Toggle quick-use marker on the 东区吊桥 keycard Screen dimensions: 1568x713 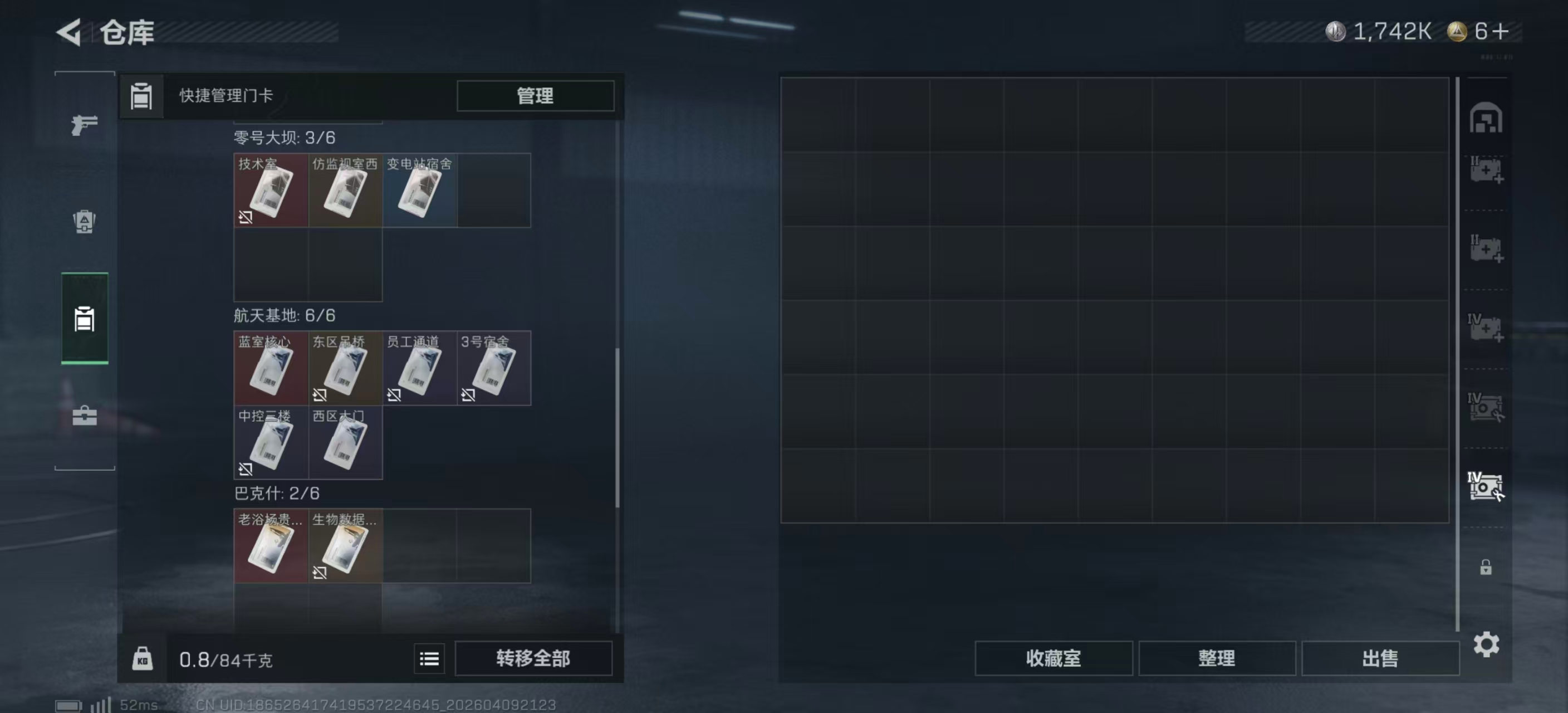[320, 395]
